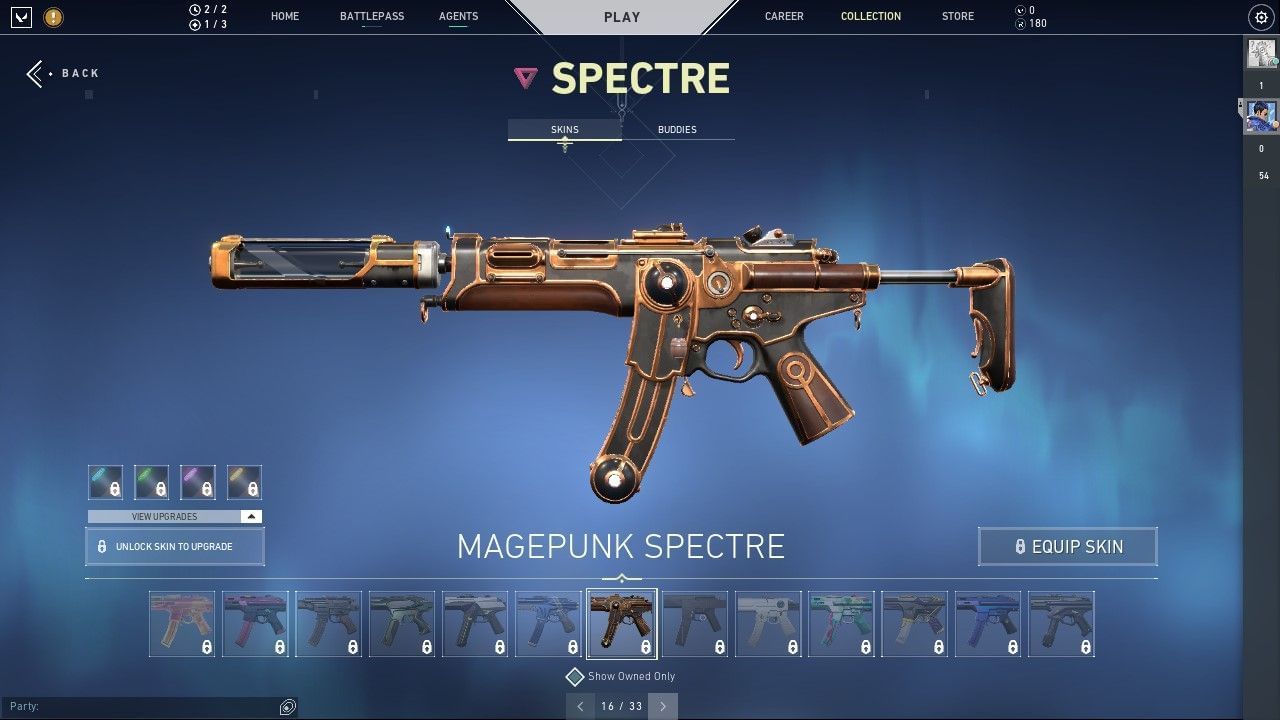Viewport: 1280px width, 720px height.
Task: Expand the View Upgrades panel
Action: tap(175, 517)
